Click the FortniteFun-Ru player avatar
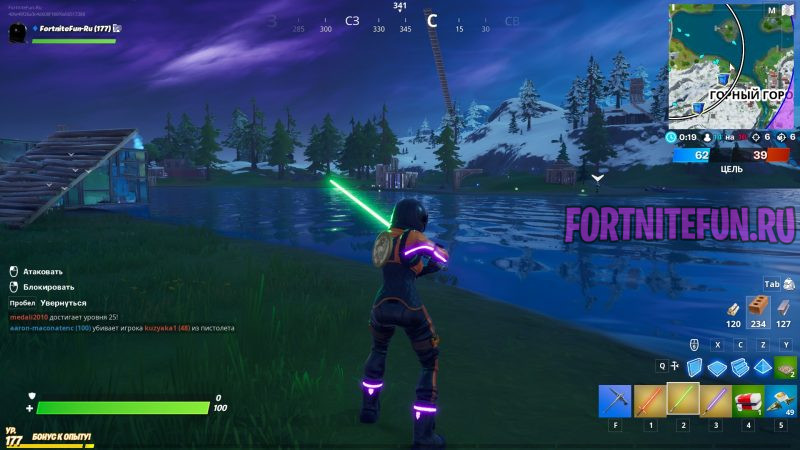Image resolution: width=800 pixels, height=450 pixels. 17,33
